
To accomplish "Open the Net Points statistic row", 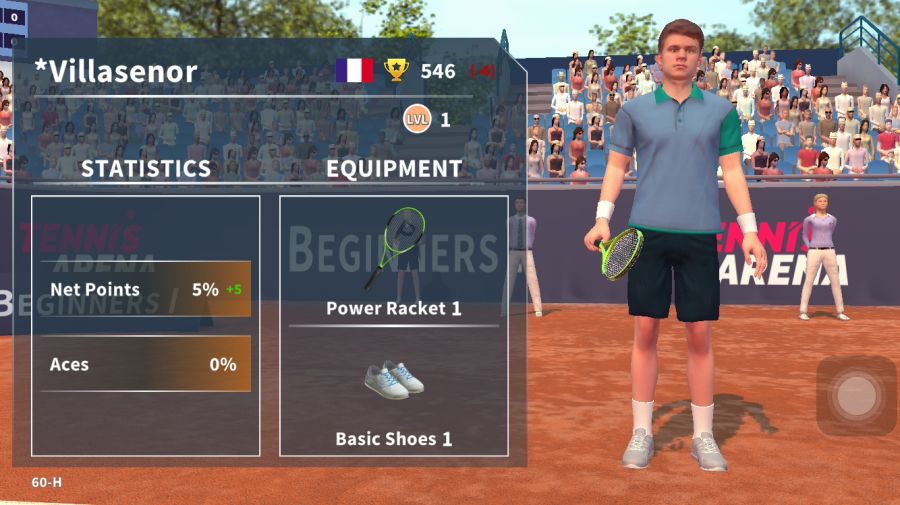I will click(146, 290).
